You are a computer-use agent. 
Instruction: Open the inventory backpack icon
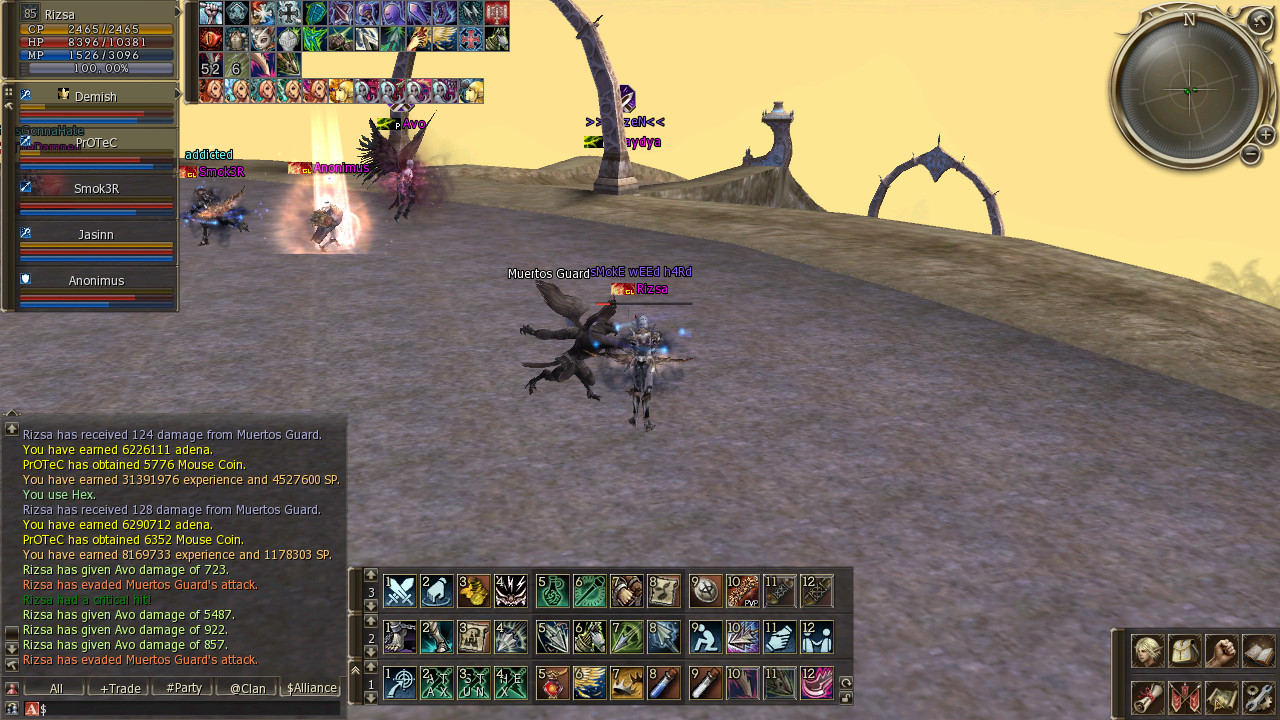coord(1185,651)
